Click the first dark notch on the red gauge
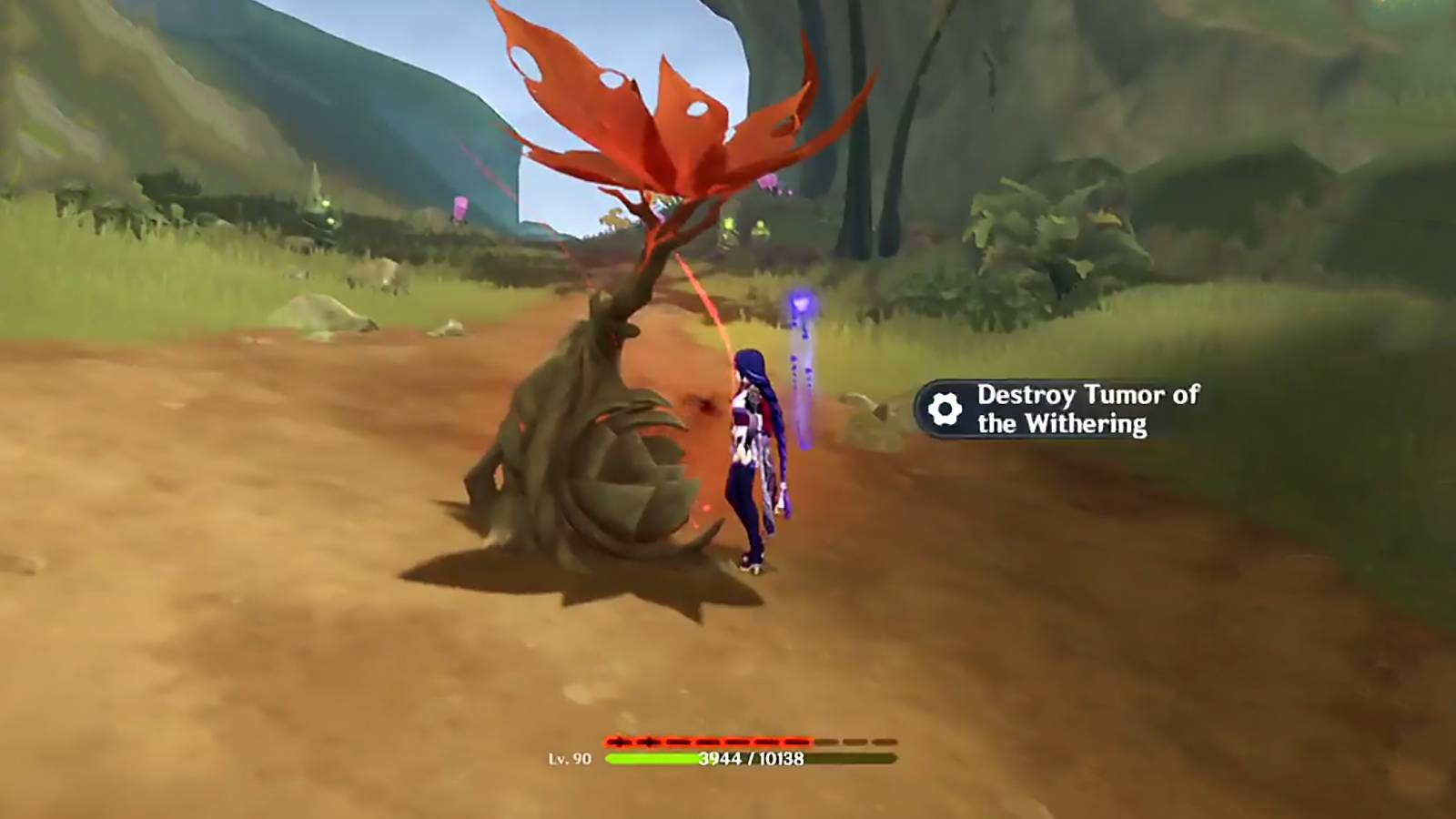Viewport: 1456px width, 819px height. tap(621, 740)
